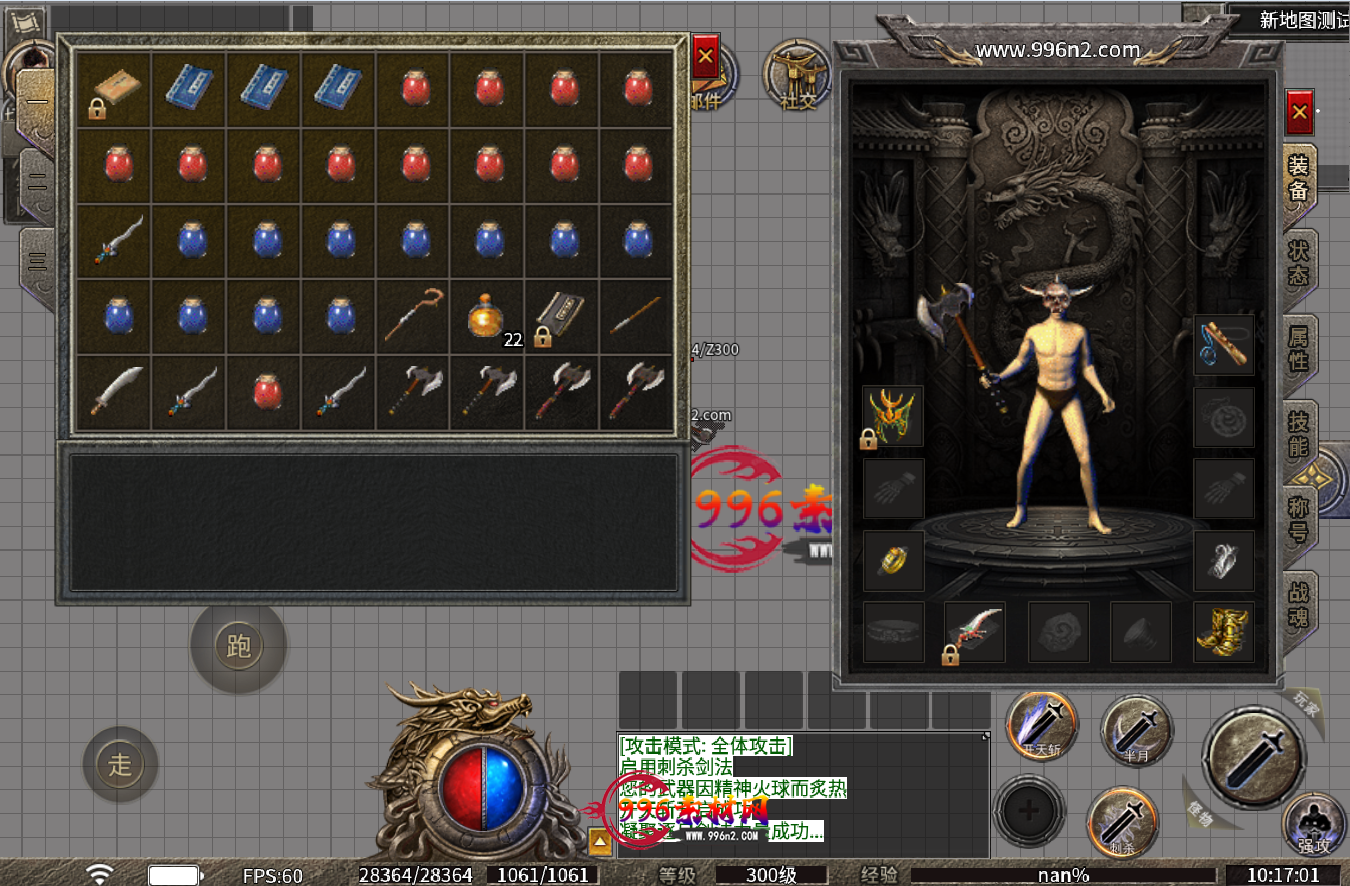The image size is (1350, 886).
Task: Open the 属性 attributes tab
Action: click(1299, 347)
